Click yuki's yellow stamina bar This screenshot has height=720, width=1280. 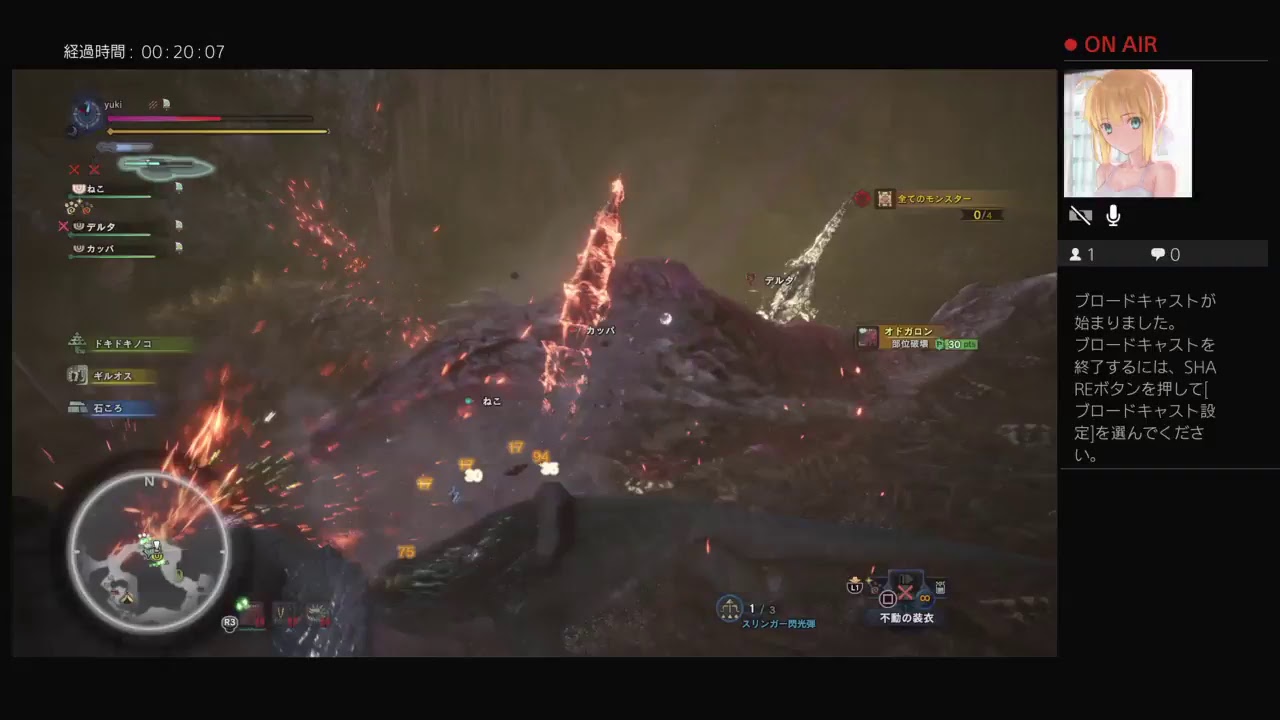pyautogui.click(x=215, y=131)
